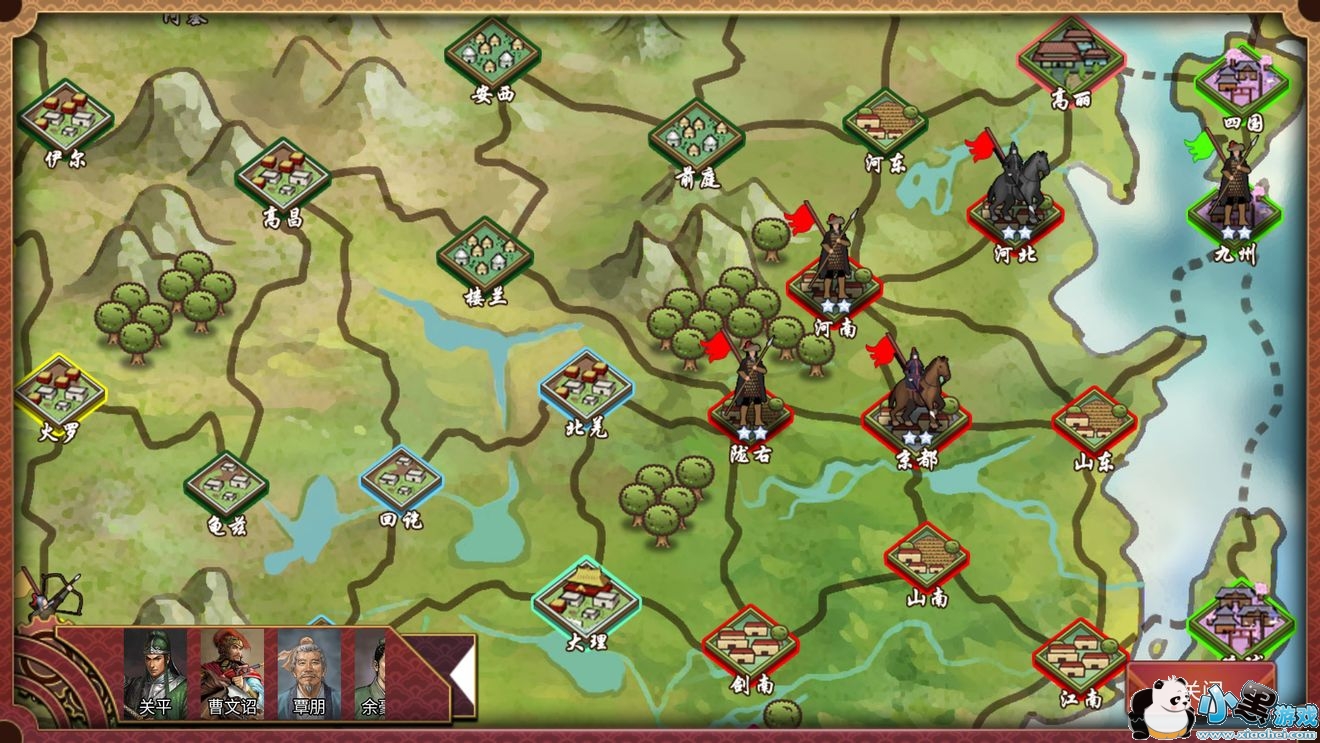Choose the 回纥 city tile
This screenshot has height=743, width=1320.
point(401,482)
